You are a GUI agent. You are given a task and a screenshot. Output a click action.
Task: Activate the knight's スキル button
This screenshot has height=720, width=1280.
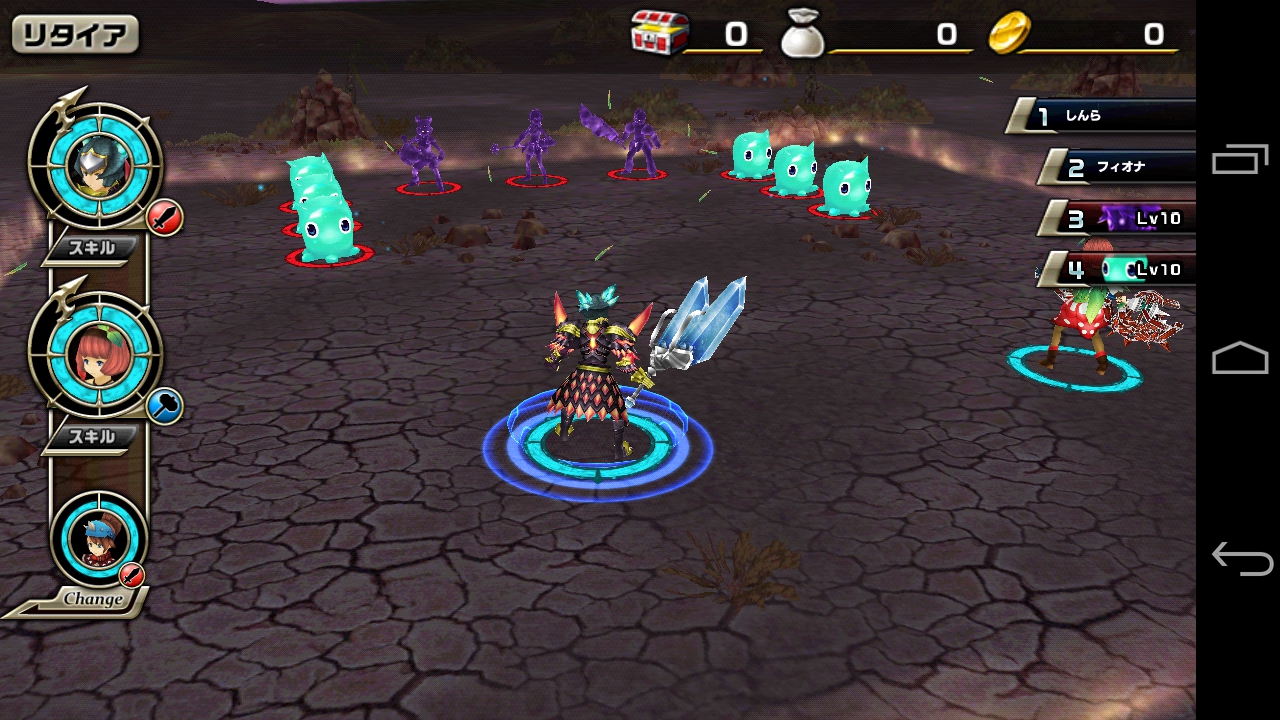click(91, 249)
